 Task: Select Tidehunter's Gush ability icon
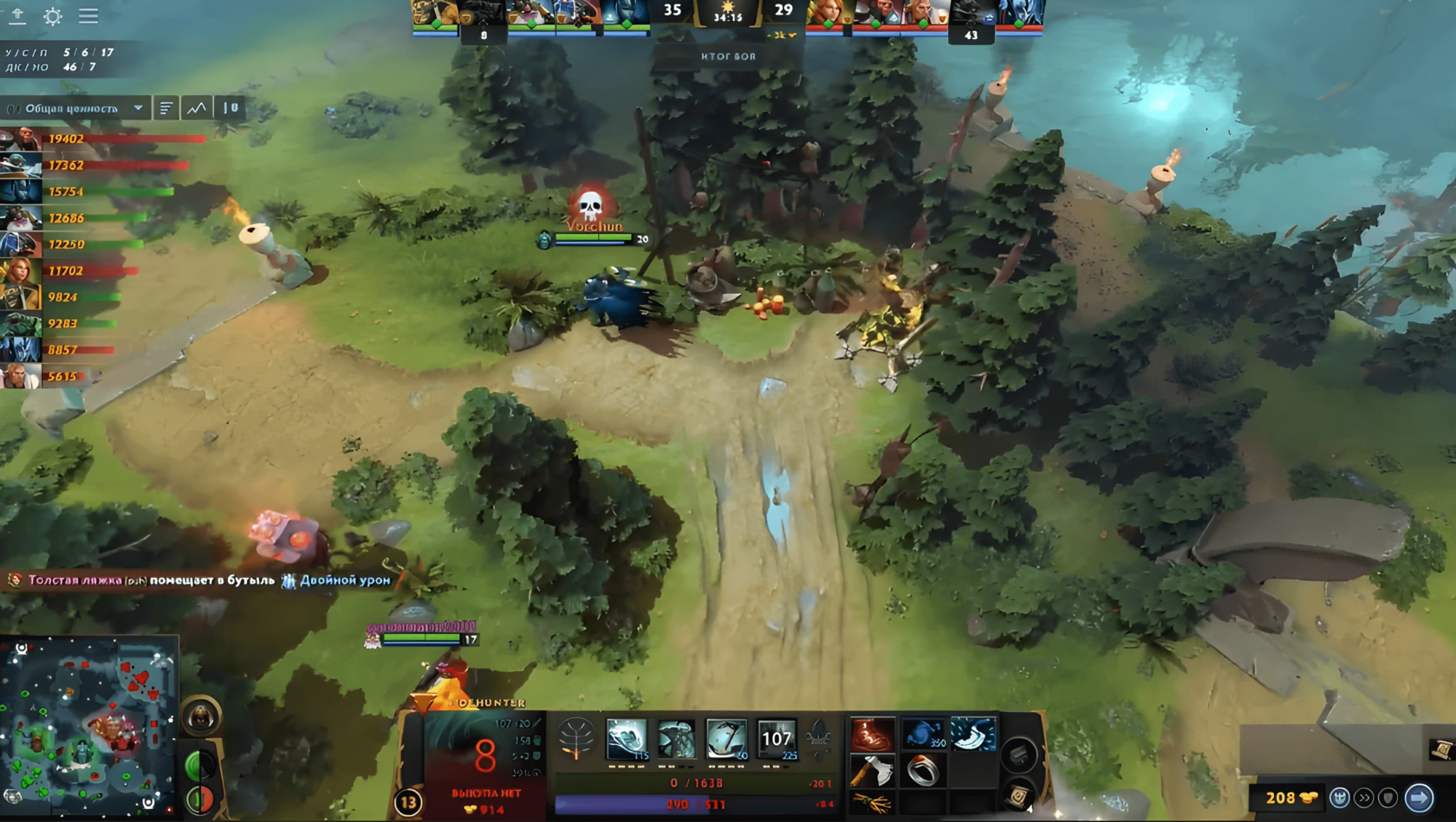627,739
